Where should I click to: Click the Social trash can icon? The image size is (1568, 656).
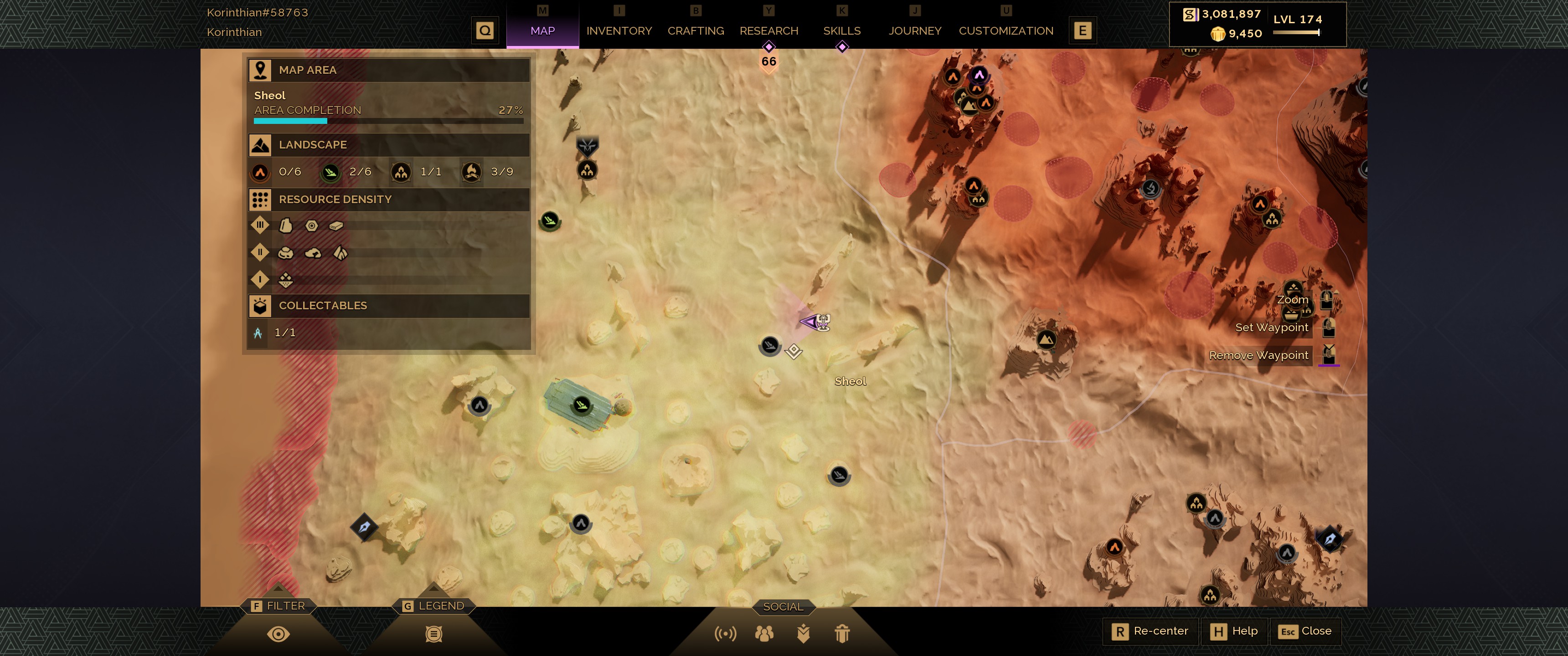click(842, 634)
